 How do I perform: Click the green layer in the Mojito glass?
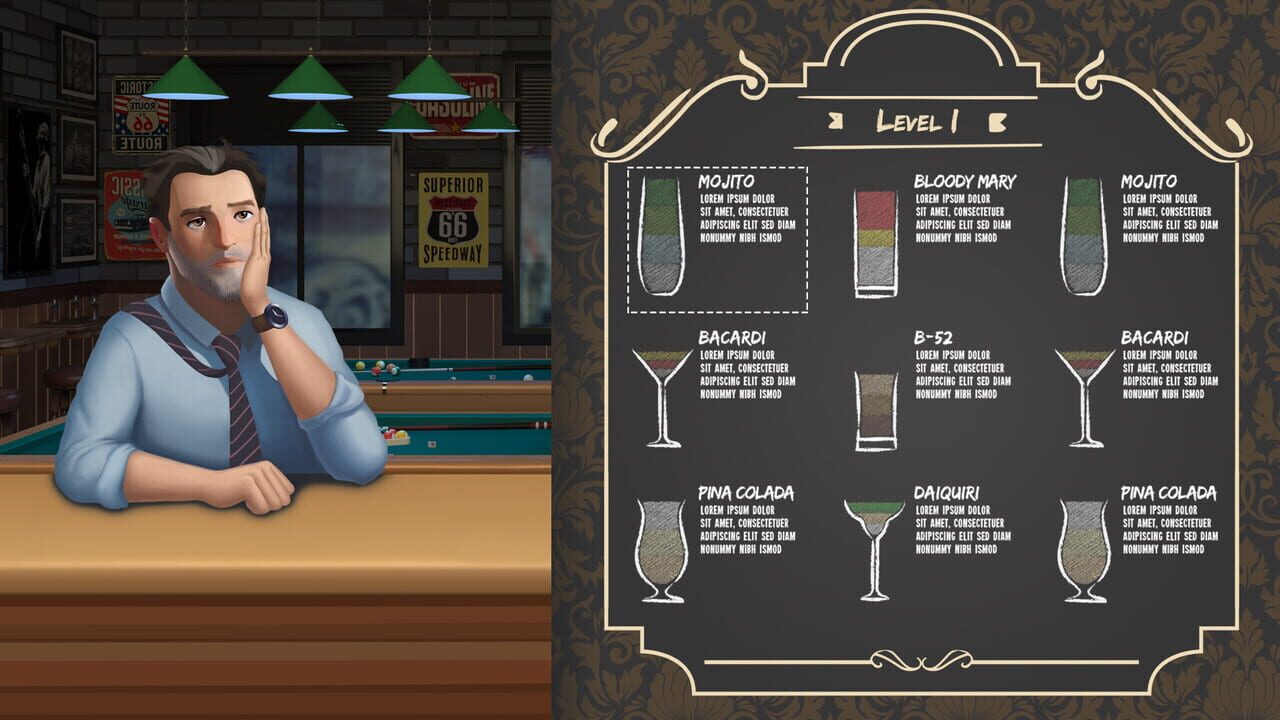660,195
